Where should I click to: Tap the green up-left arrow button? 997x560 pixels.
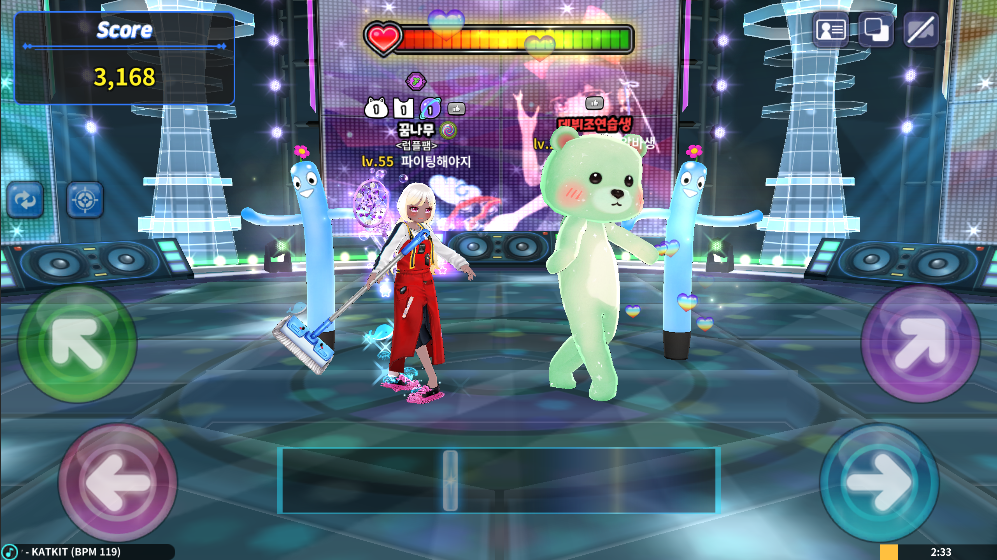tap(77, 344)
